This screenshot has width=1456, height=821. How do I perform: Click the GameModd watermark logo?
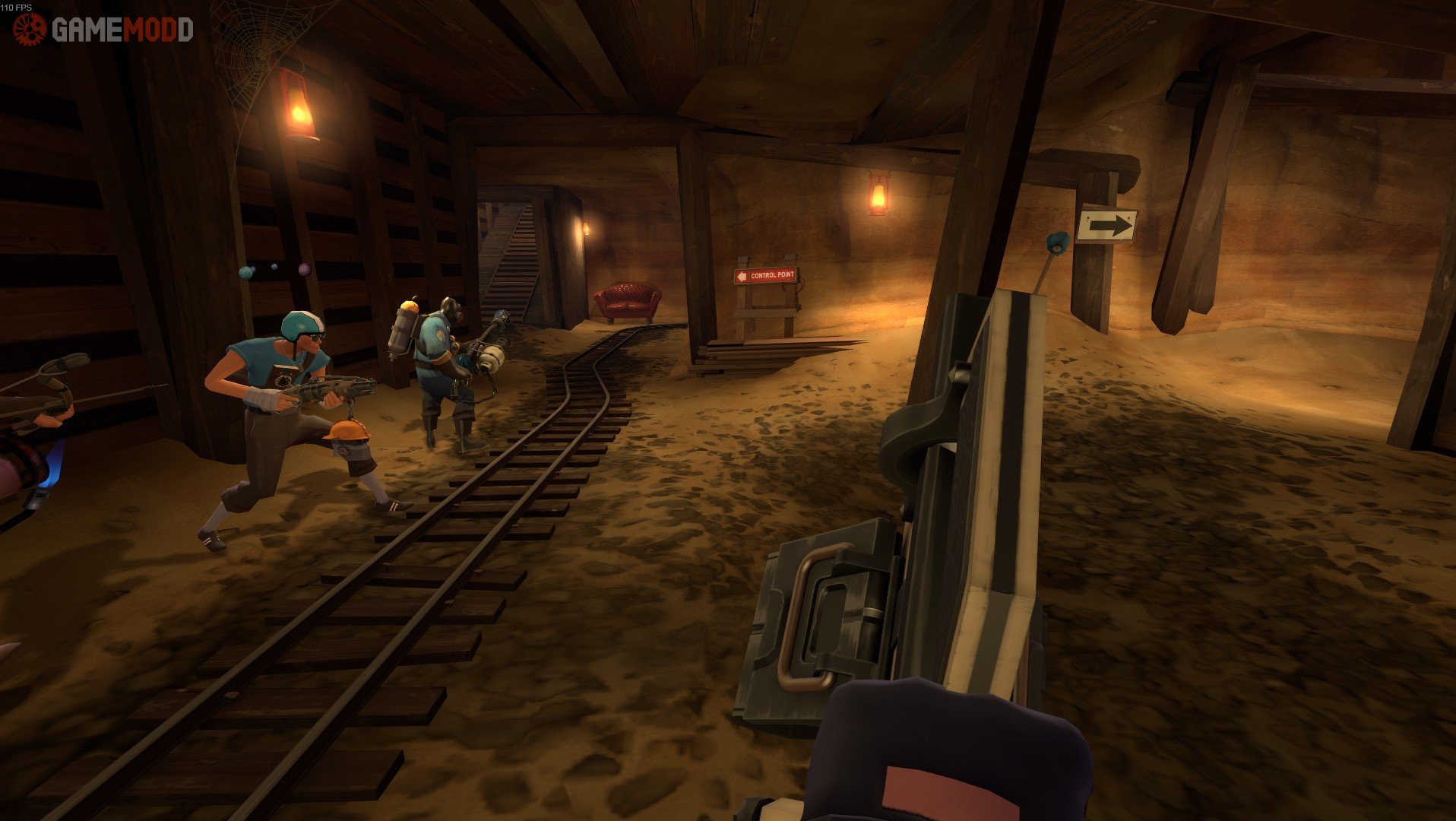click(103, 30)
